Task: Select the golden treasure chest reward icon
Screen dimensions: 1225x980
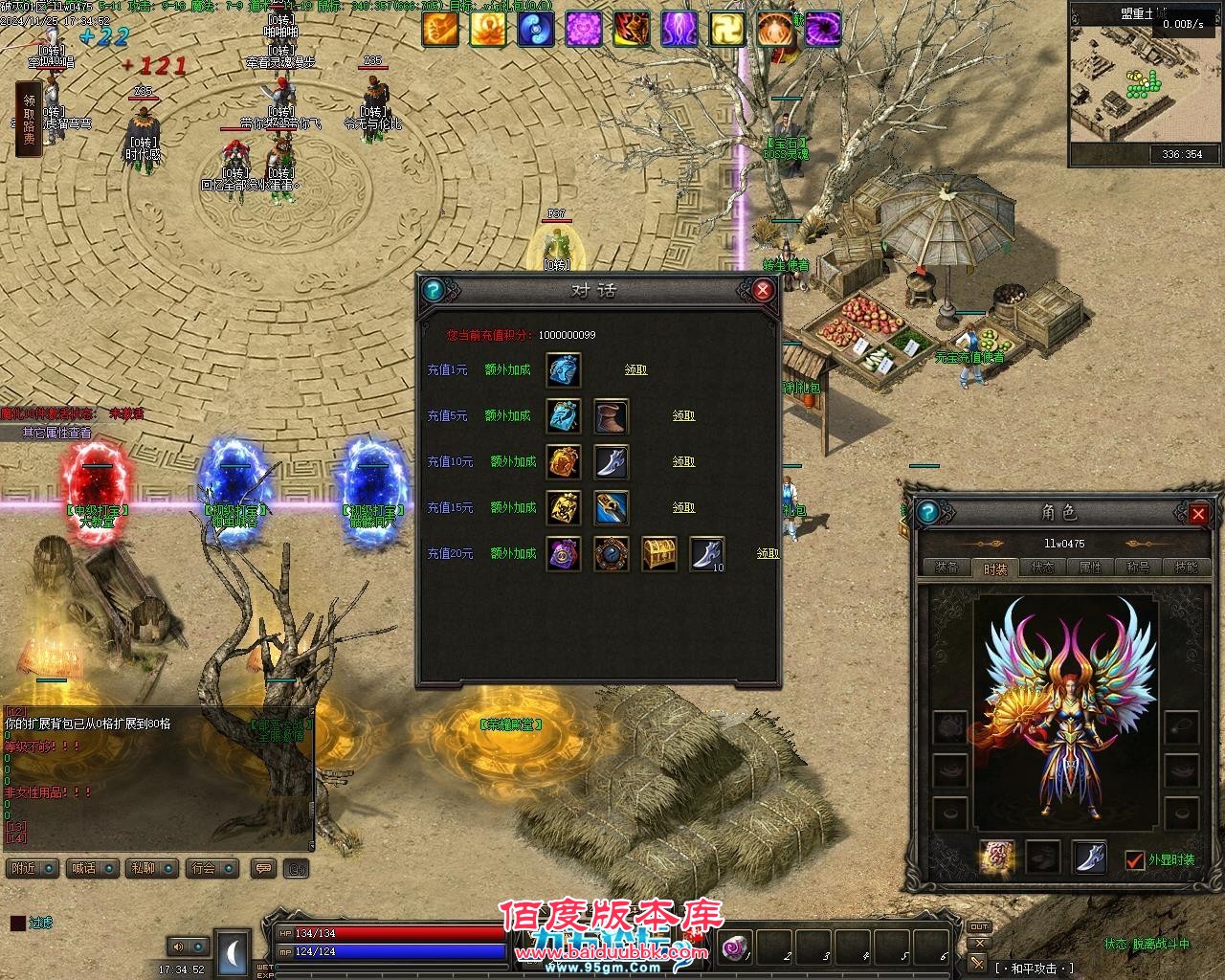Action: click(x=659, y=554)
